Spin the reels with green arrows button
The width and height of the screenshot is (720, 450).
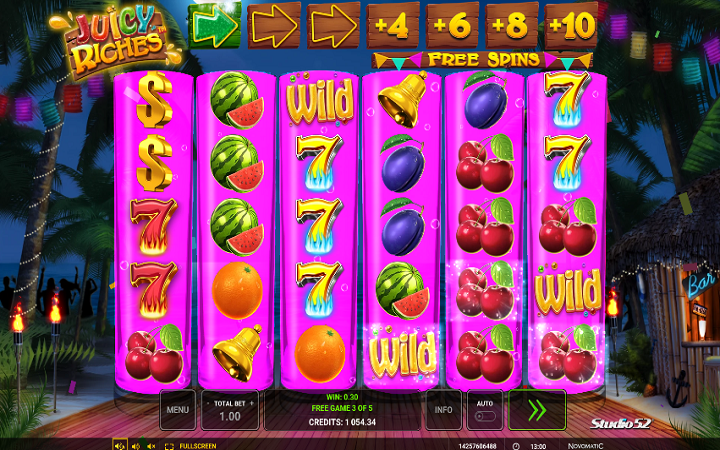coord(536,409)
